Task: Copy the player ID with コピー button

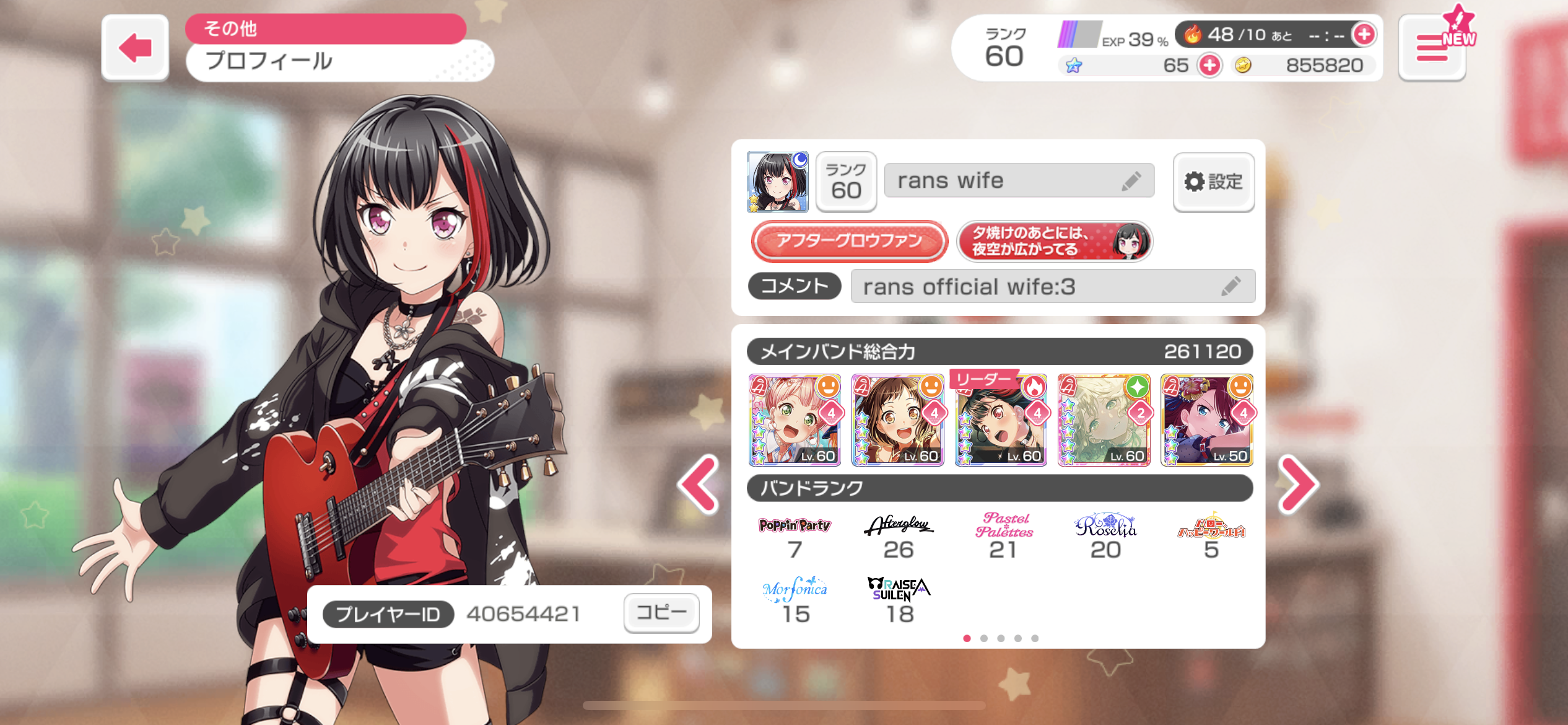Action: pos(661,613)
